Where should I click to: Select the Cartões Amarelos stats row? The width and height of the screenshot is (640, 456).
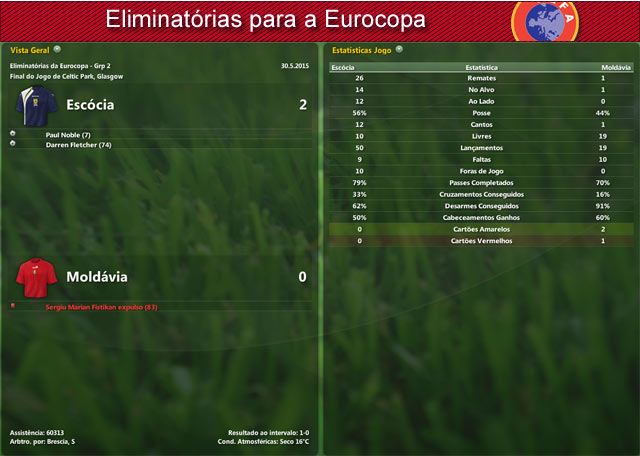point(482,229)
